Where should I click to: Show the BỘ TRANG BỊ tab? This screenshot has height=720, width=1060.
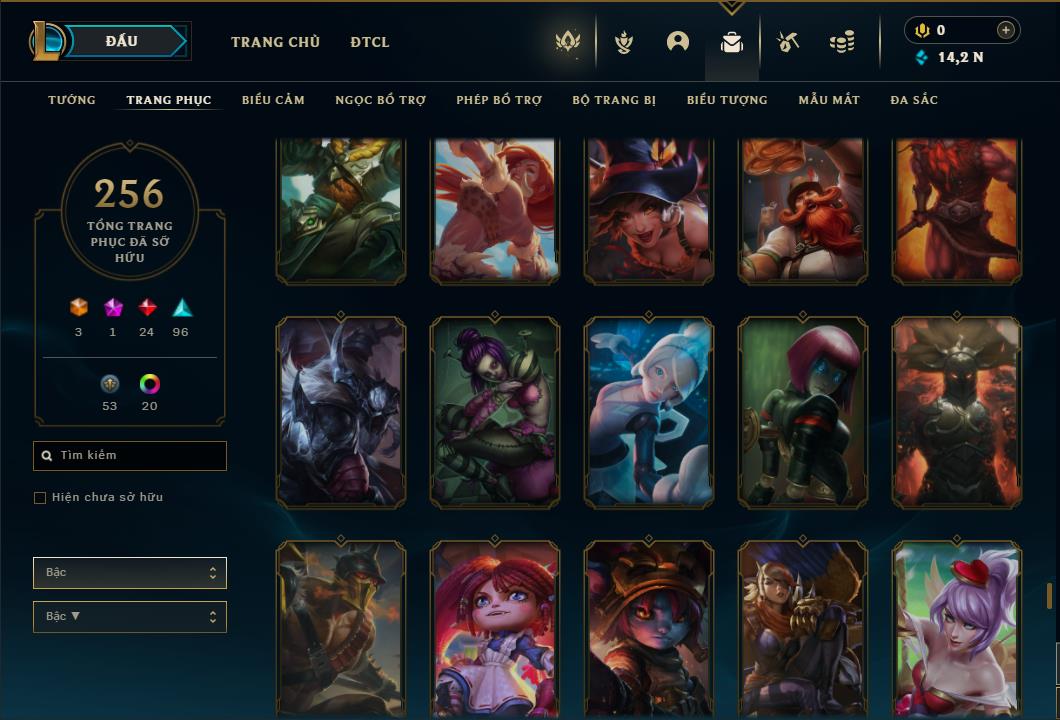(x=614, y=100)
